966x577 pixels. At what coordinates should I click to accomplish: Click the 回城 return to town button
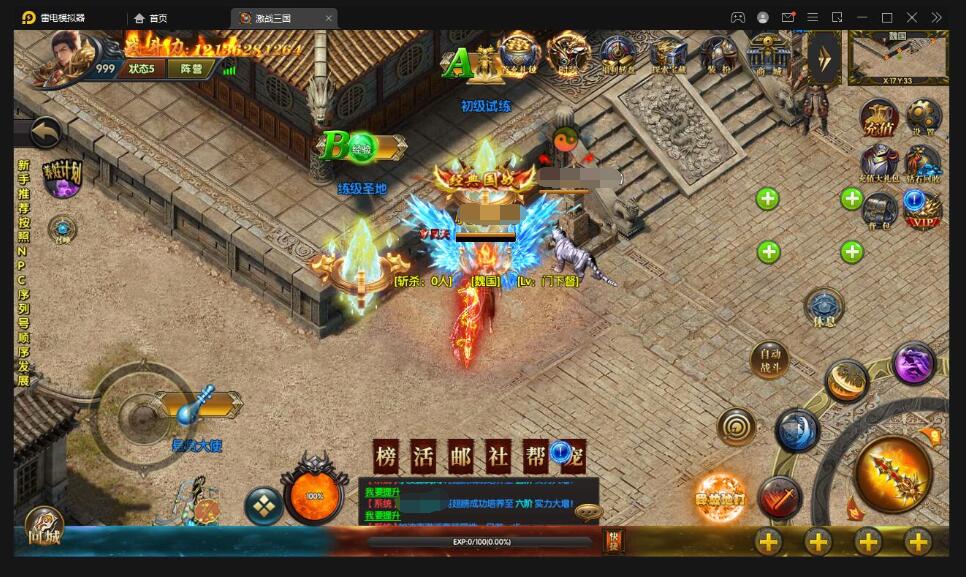(x=43, y=527)
